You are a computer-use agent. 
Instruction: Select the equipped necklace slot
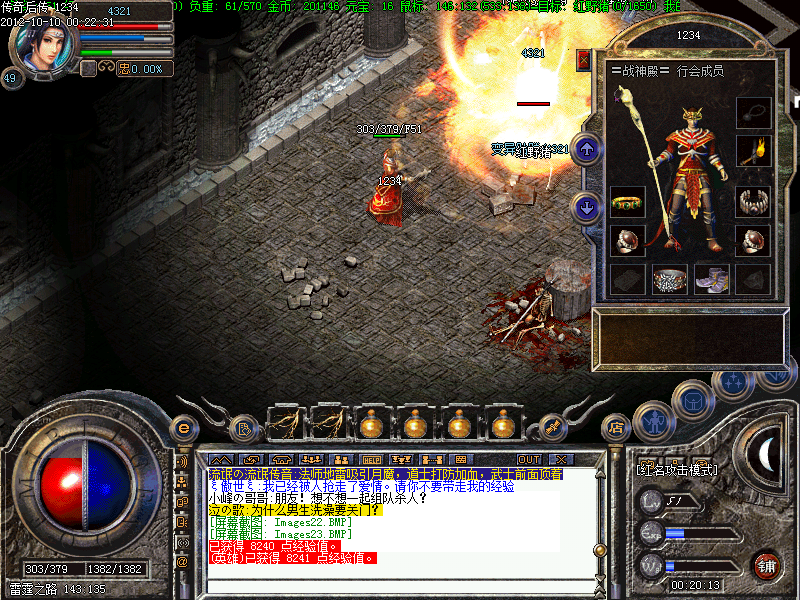coord(753,110)
